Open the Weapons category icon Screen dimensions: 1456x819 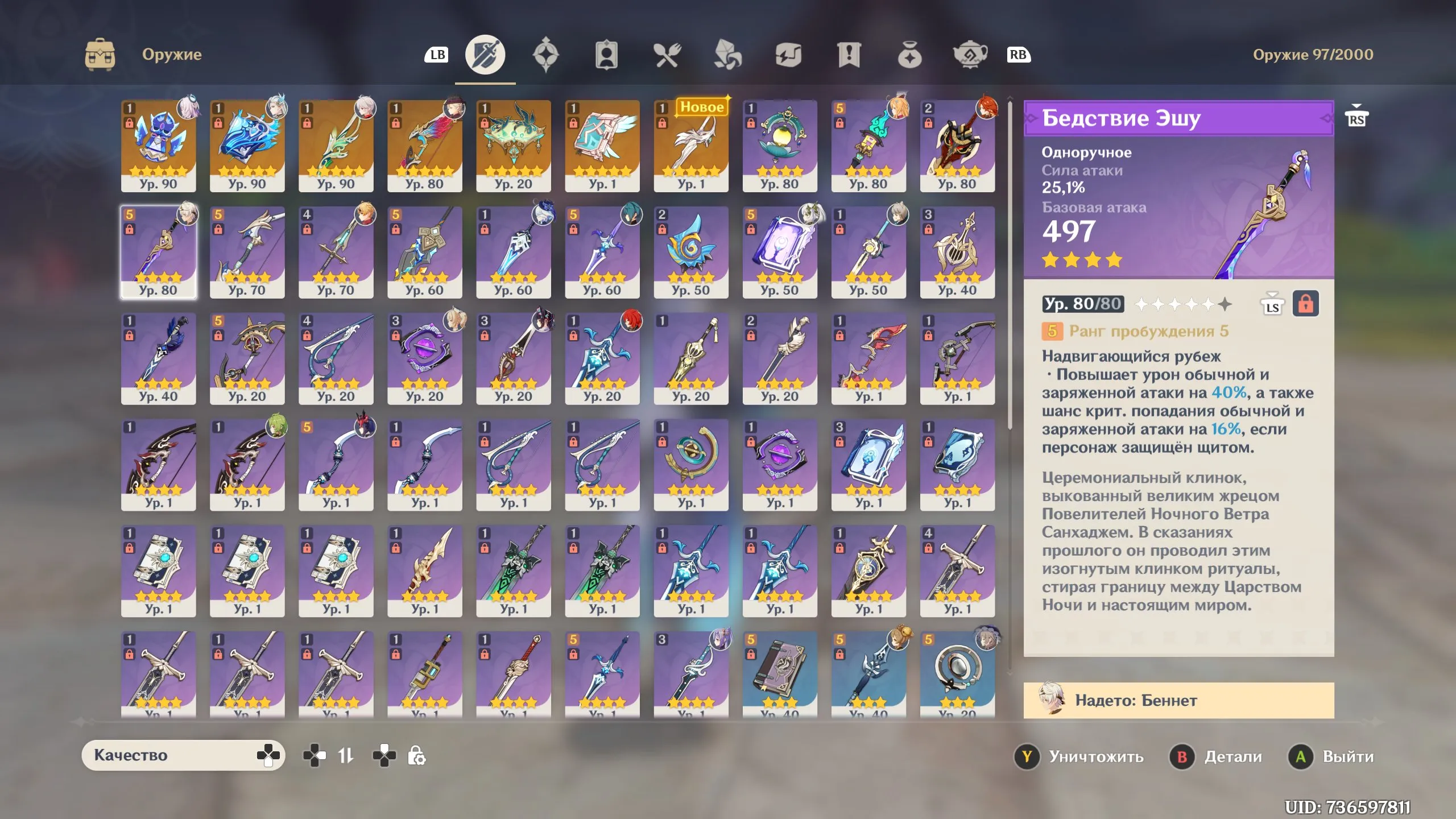coord(485,55)
